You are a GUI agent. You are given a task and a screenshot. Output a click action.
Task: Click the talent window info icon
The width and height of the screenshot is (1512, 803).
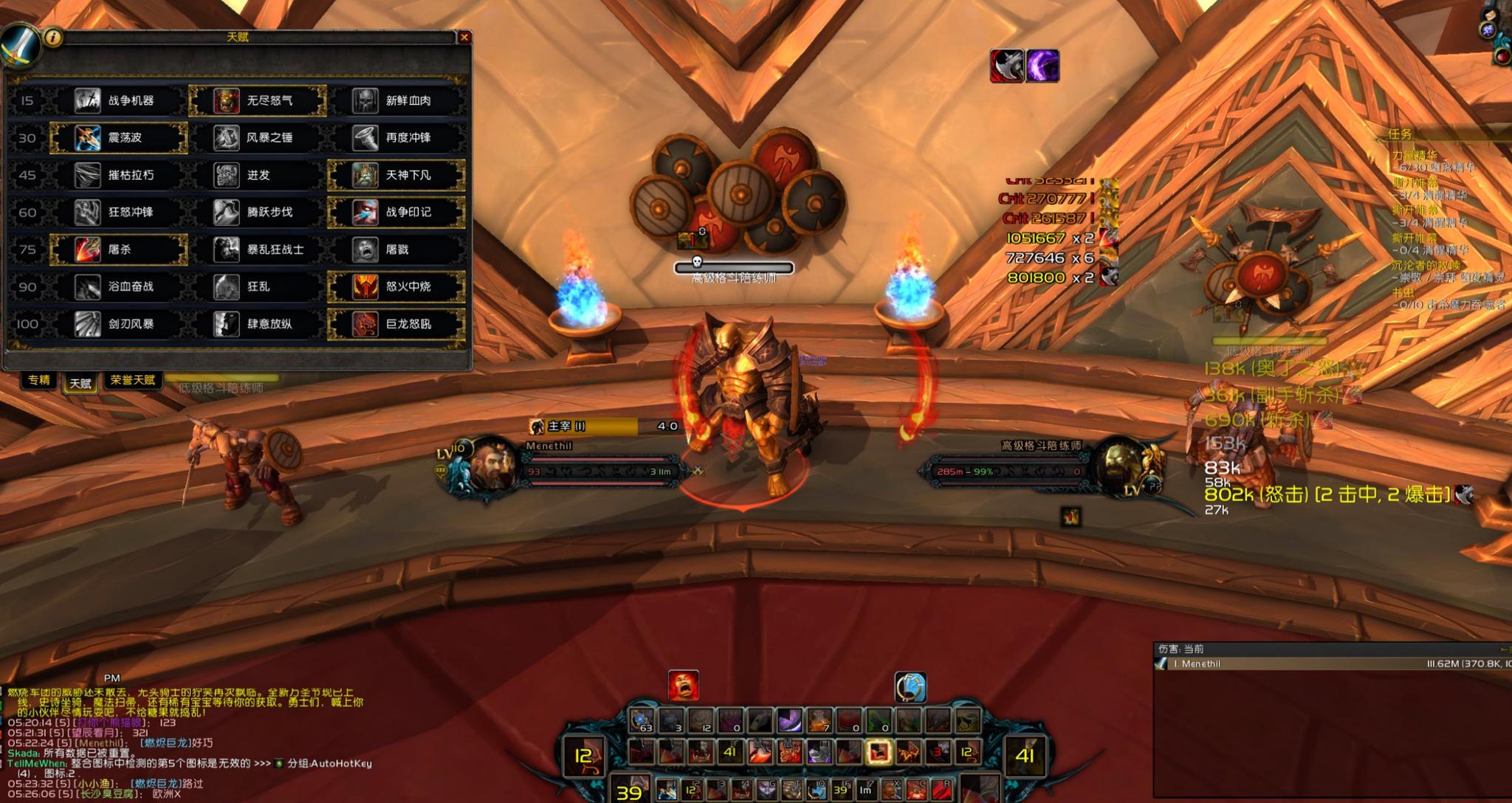click(52, 37)
